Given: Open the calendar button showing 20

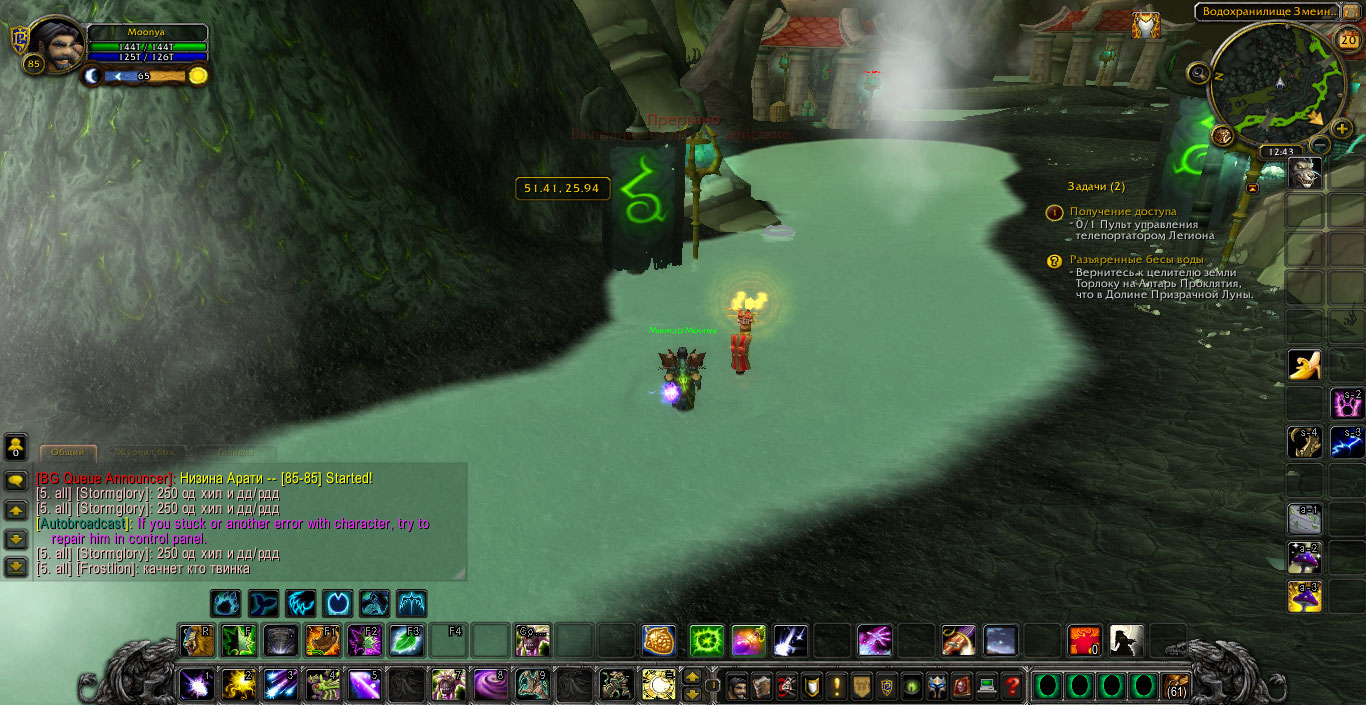Looking at the screenshot, I should point(1347,40).
